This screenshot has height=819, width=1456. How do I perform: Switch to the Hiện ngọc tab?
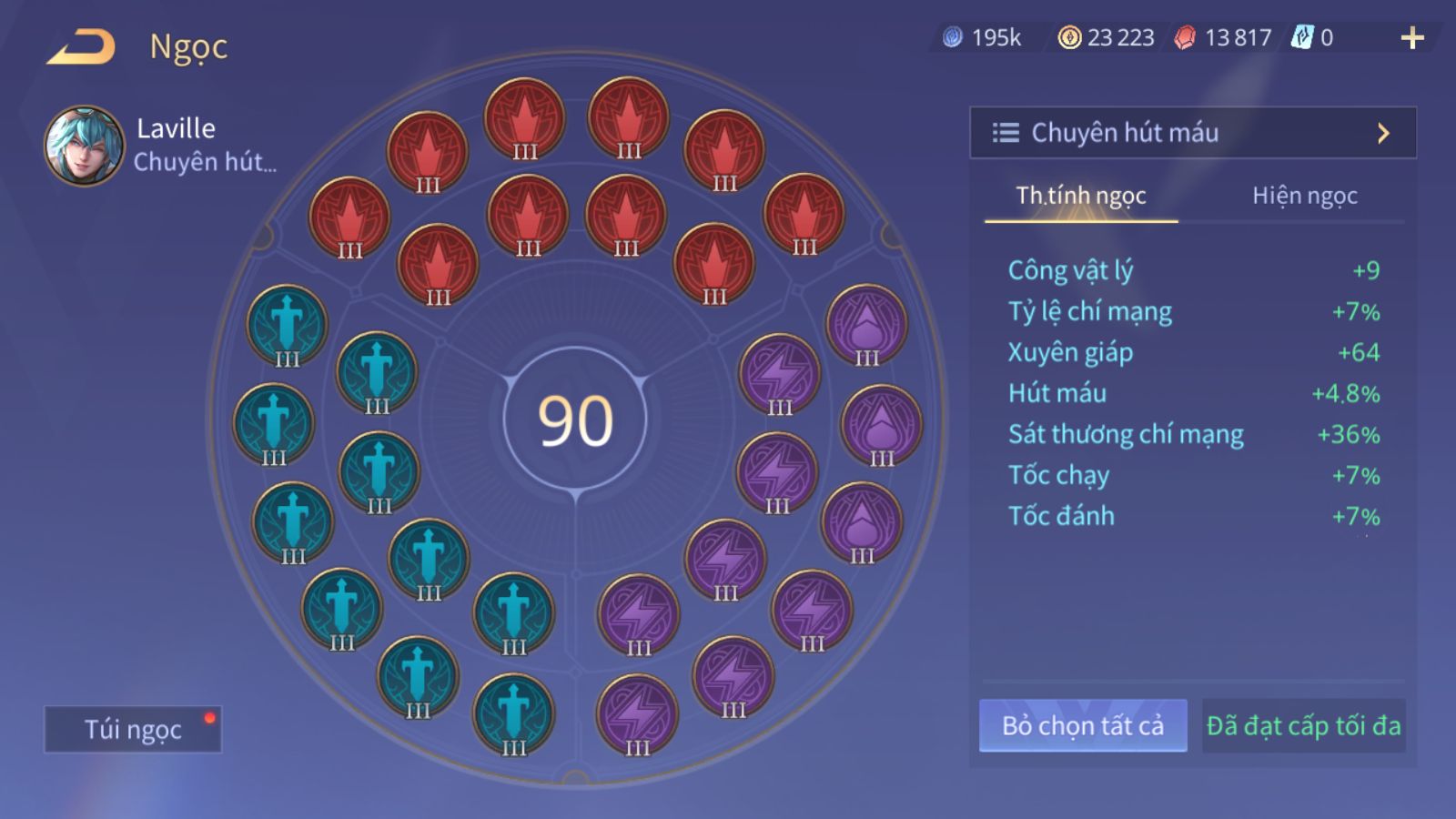(1304, 196)
